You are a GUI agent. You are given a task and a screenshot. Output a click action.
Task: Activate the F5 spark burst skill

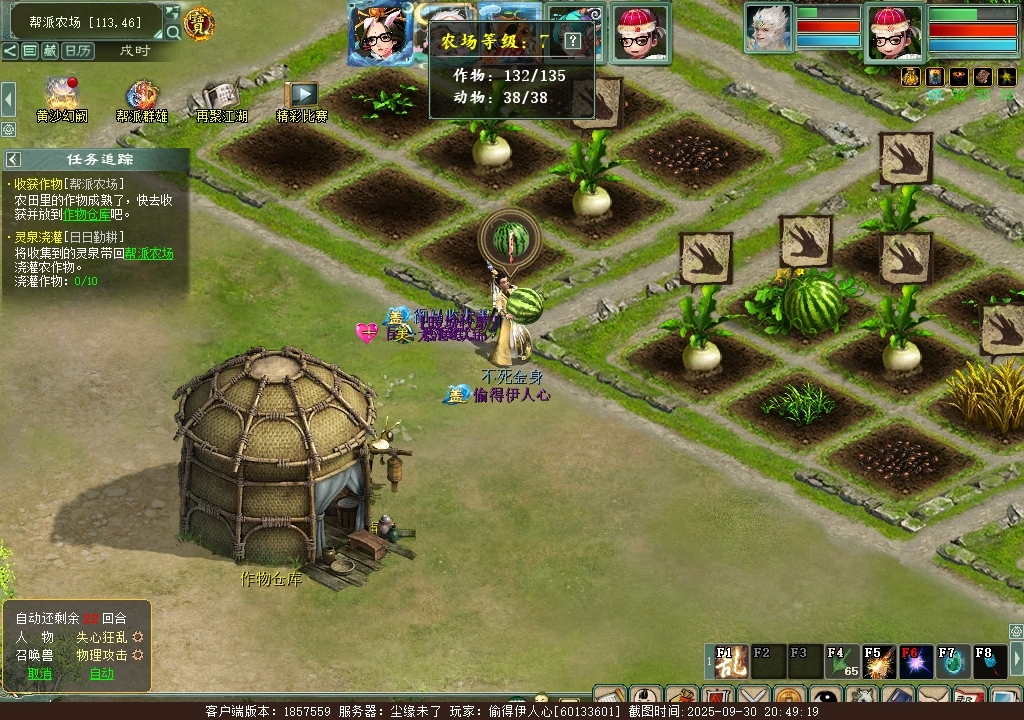(x=878, y=662)
